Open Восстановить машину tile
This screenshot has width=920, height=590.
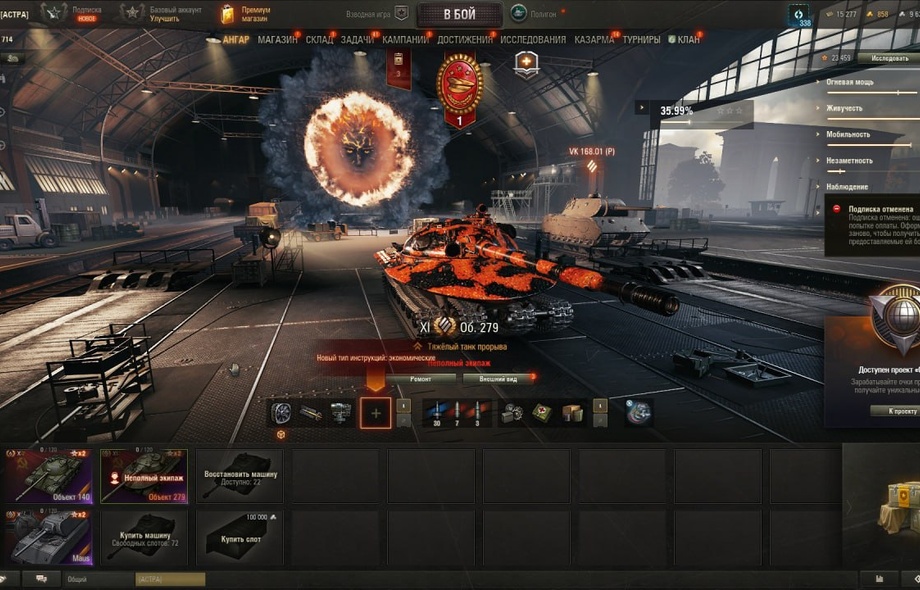tap(240, 475)
